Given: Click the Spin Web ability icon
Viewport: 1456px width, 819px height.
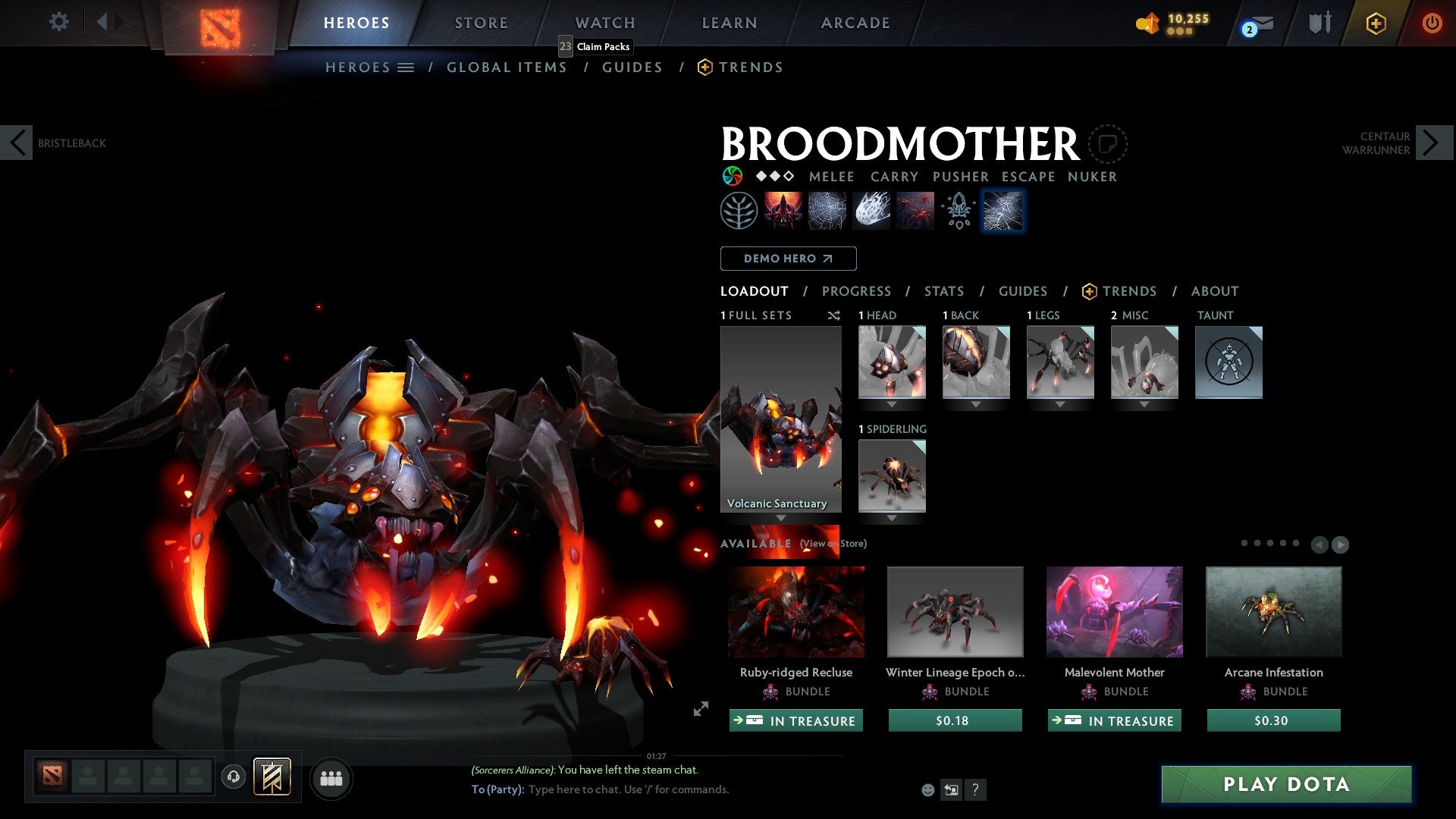Looking at the screenshot, I should (x=826, y=210).
